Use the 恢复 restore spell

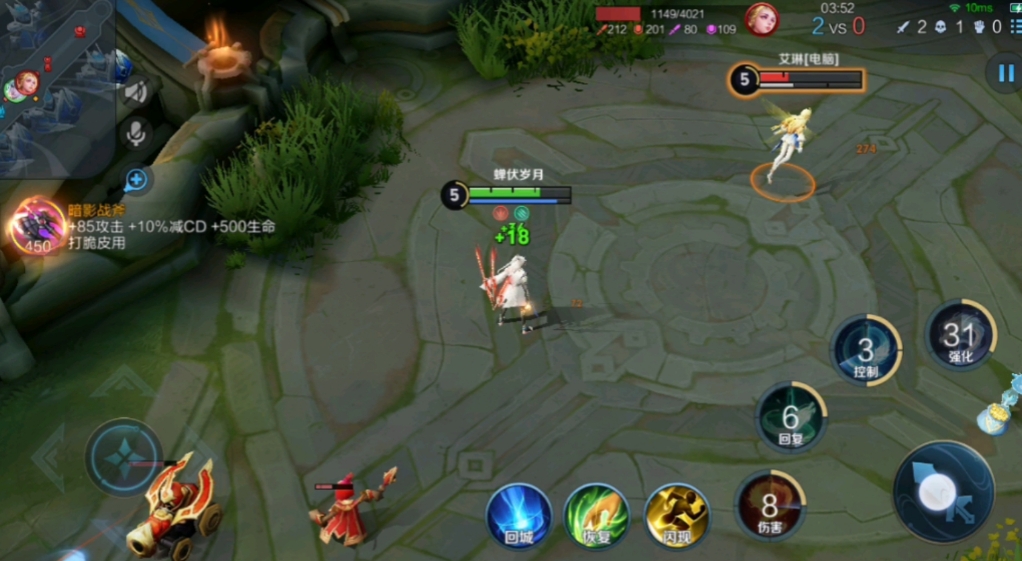click(596, 515)
